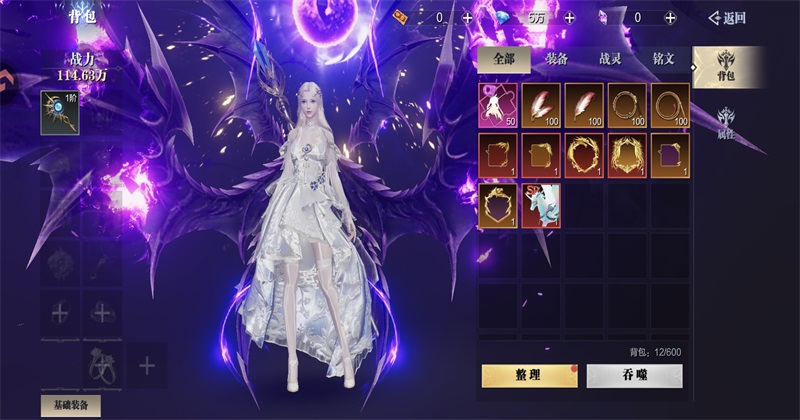Click the 返回 back button
The image size is (800, 420).
(x=728, y=18)
